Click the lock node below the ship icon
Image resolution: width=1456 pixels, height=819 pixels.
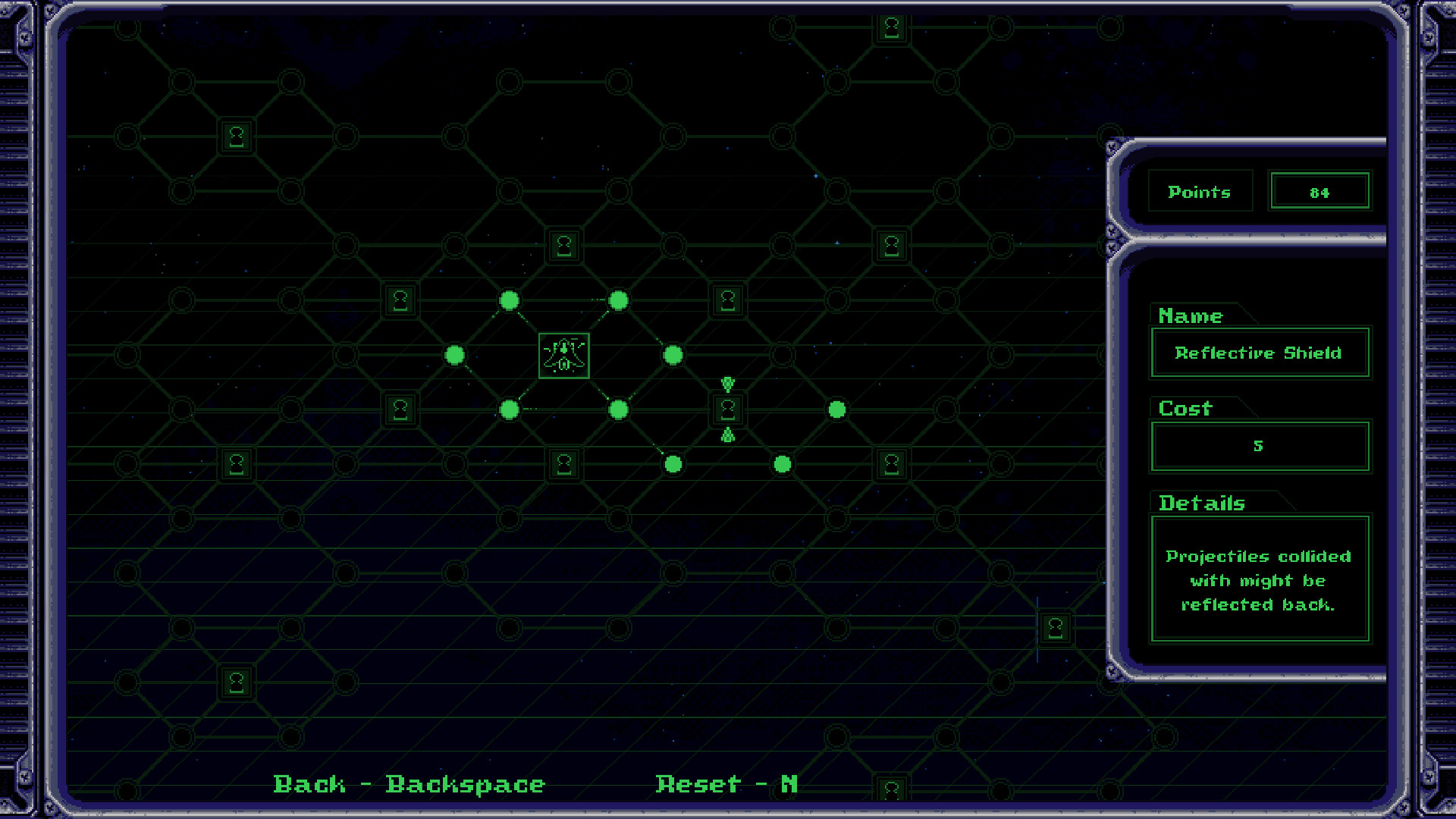pyautogui.click(x=563, y=465)
